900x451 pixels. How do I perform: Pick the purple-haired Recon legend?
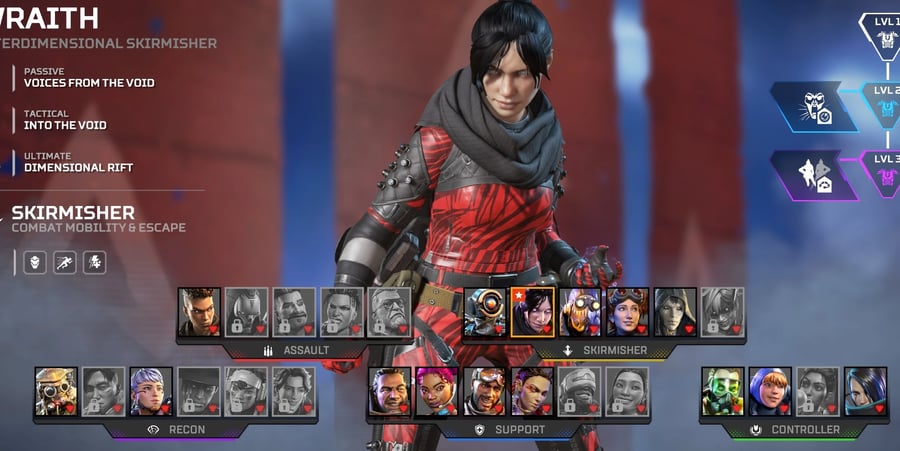pyautogui.click(x=151, y=391)
